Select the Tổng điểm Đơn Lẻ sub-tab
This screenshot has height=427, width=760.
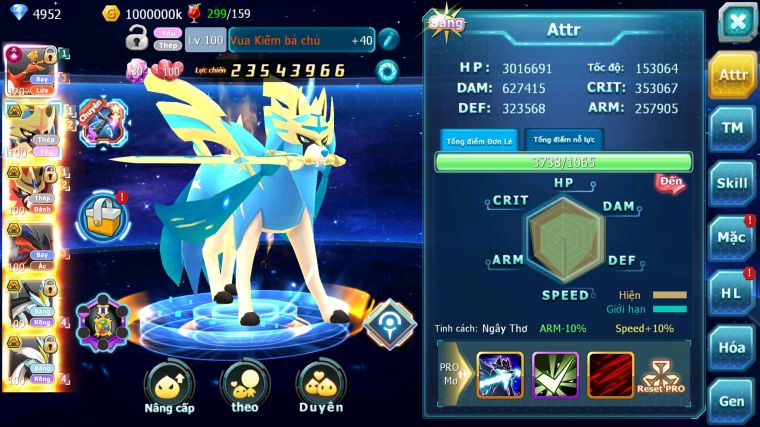coord(479,140)
